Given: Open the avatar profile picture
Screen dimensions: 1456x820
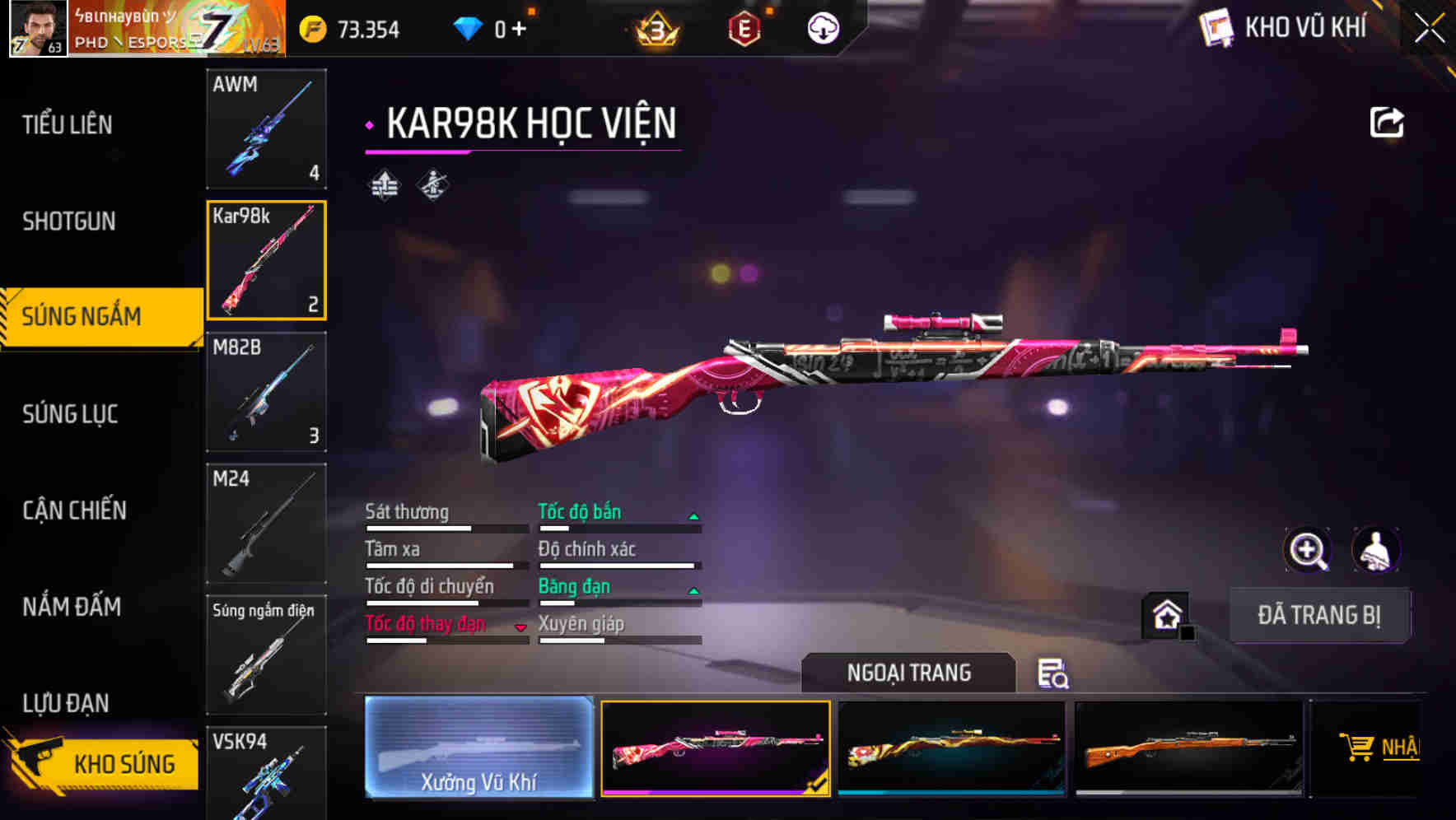Looking at the screenshot, I should tap(37, 29).
